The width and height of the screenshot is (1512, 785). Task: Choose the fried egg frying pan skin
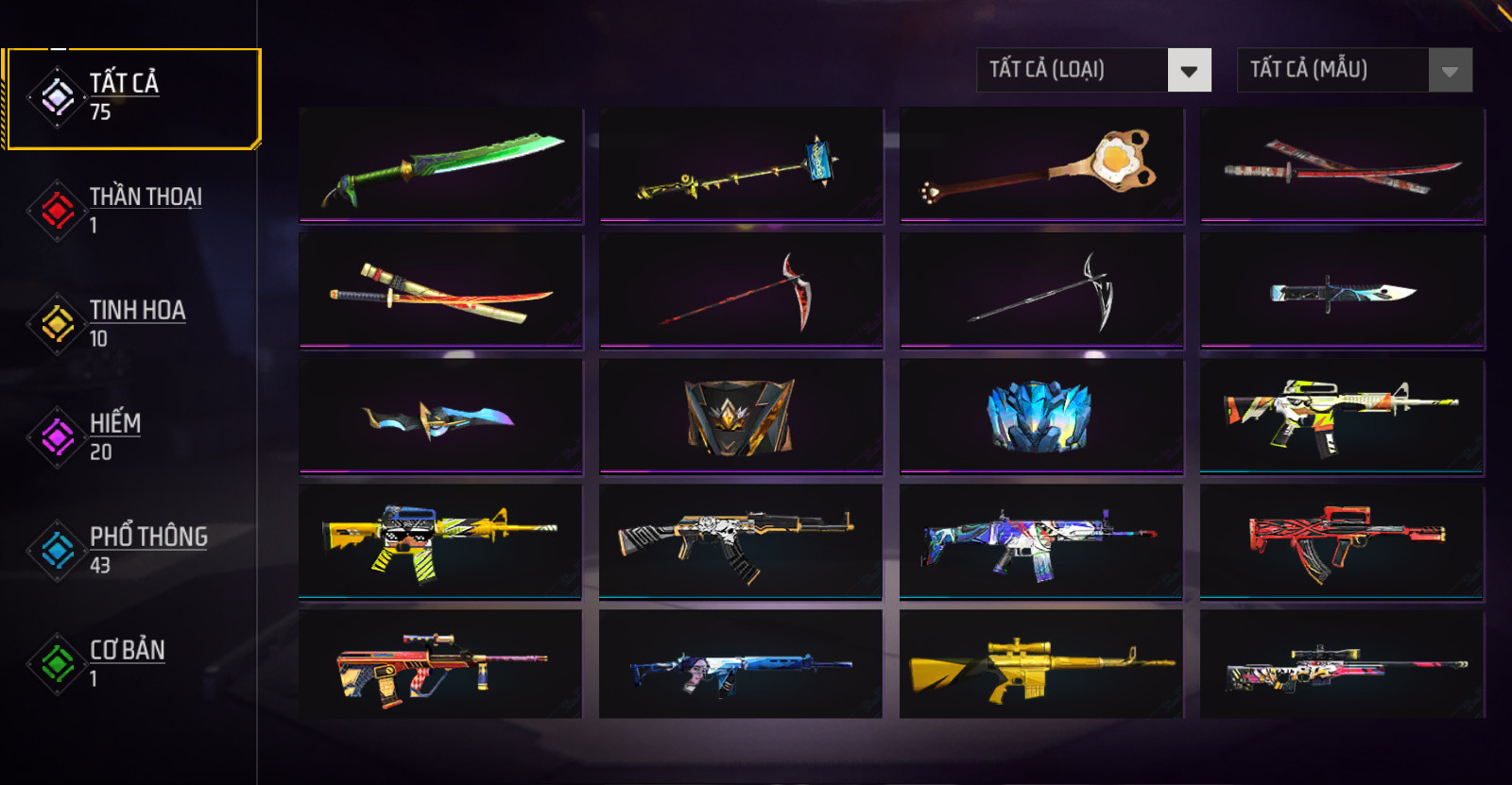[1041, 165]
